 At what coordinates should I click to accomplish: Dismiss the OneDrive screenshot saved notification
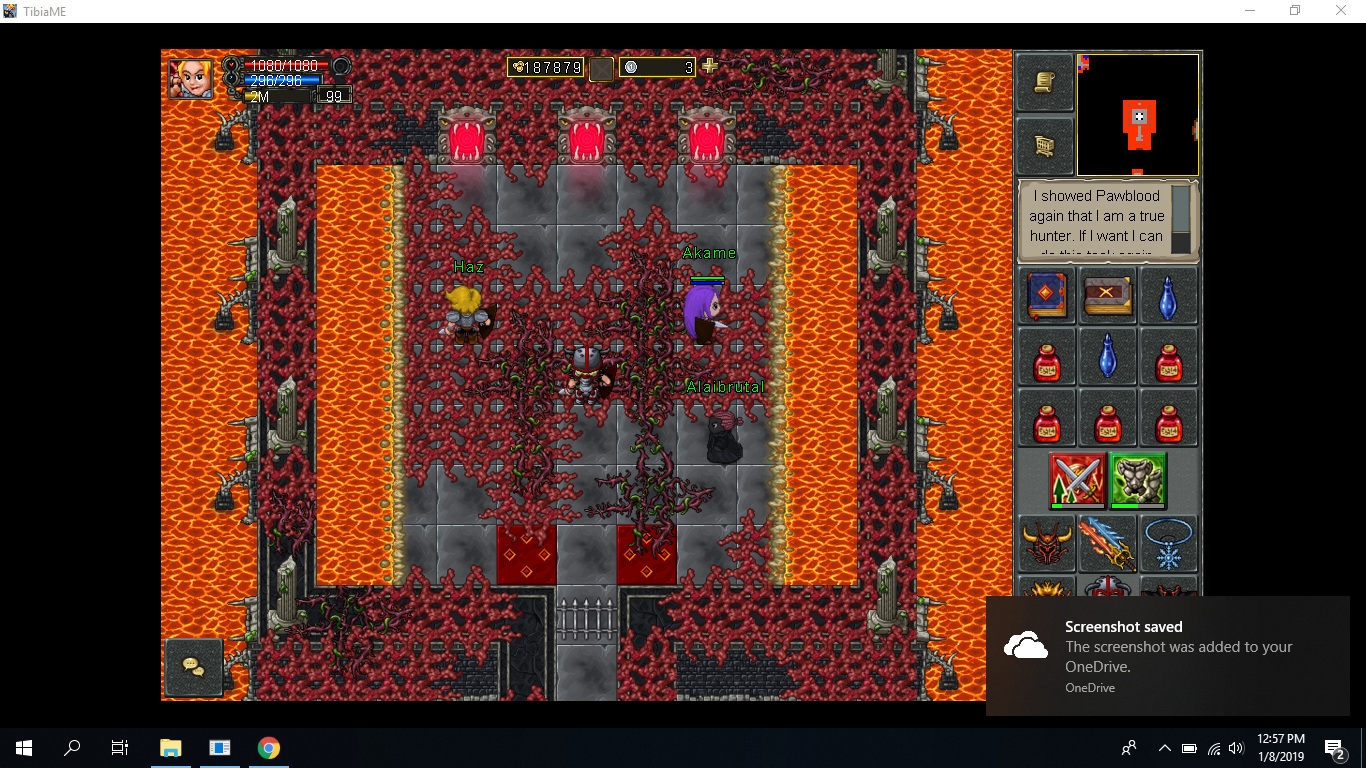pos(1176,655)
